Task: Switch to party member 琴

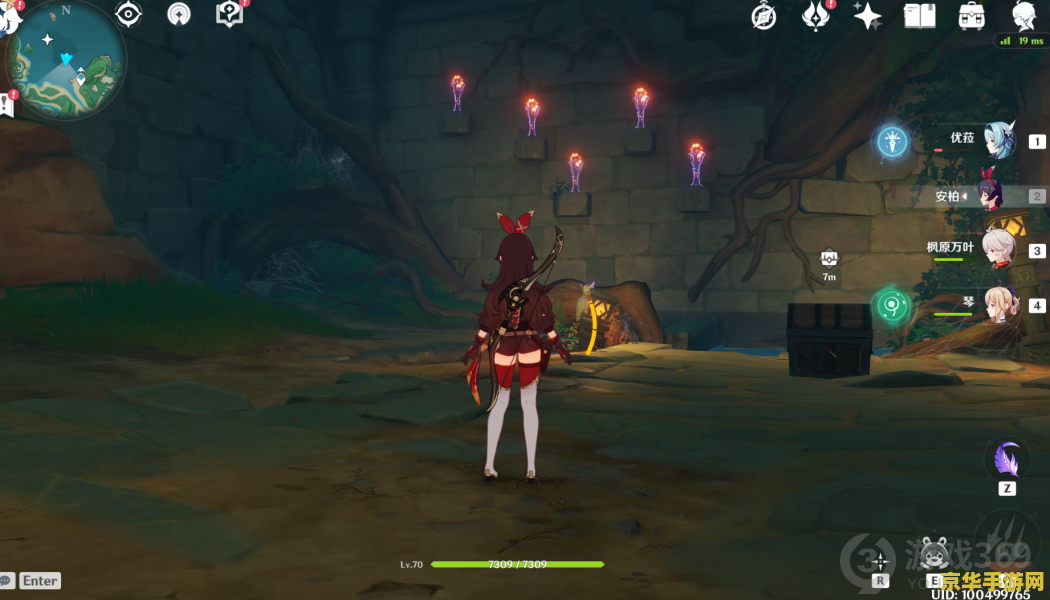Action: point(997,305)
